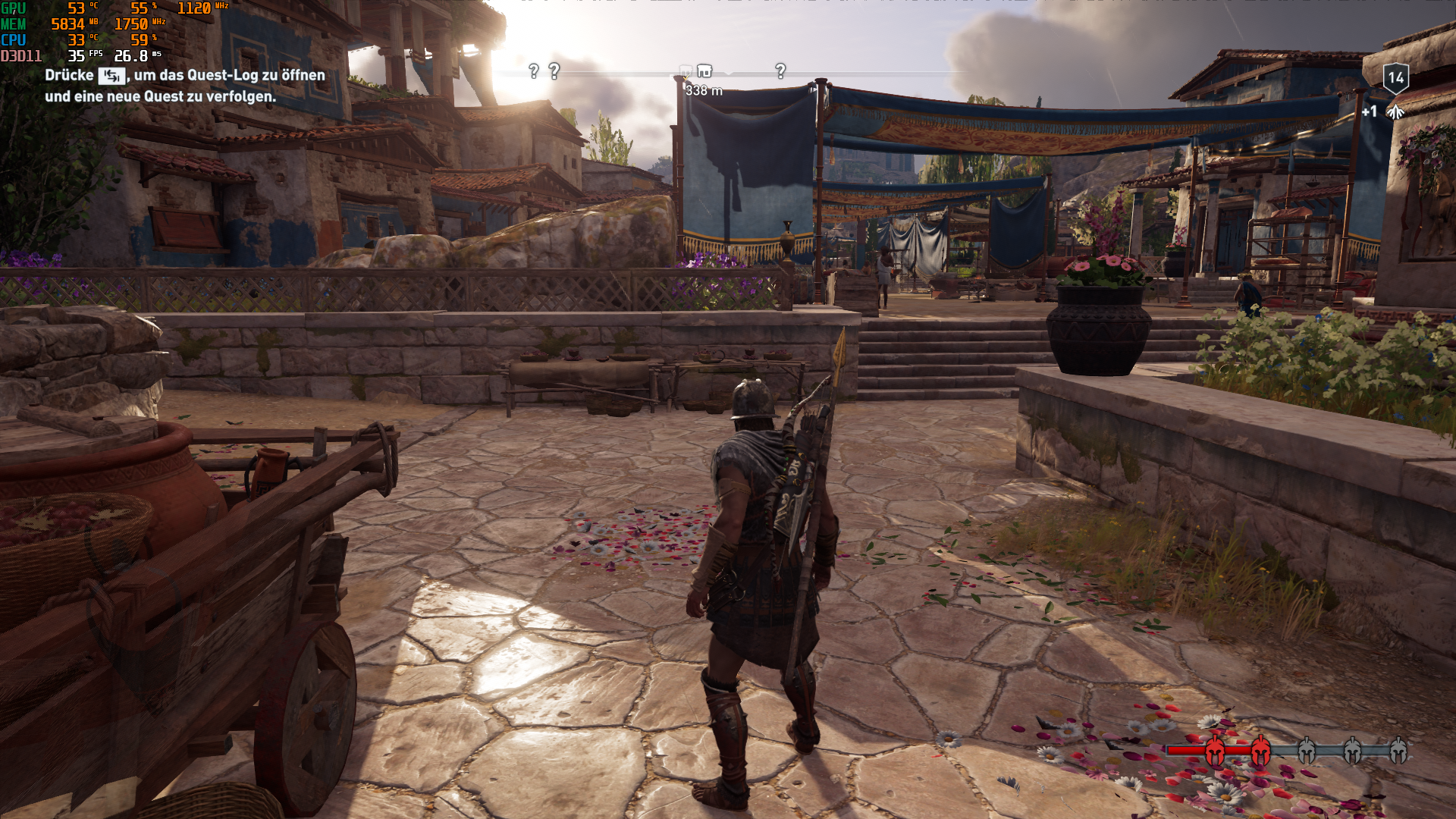Image resolution: width=1456 pixels, height=819 pixels.
Task: Open the level 14 shield badge
Action: 1396,77
